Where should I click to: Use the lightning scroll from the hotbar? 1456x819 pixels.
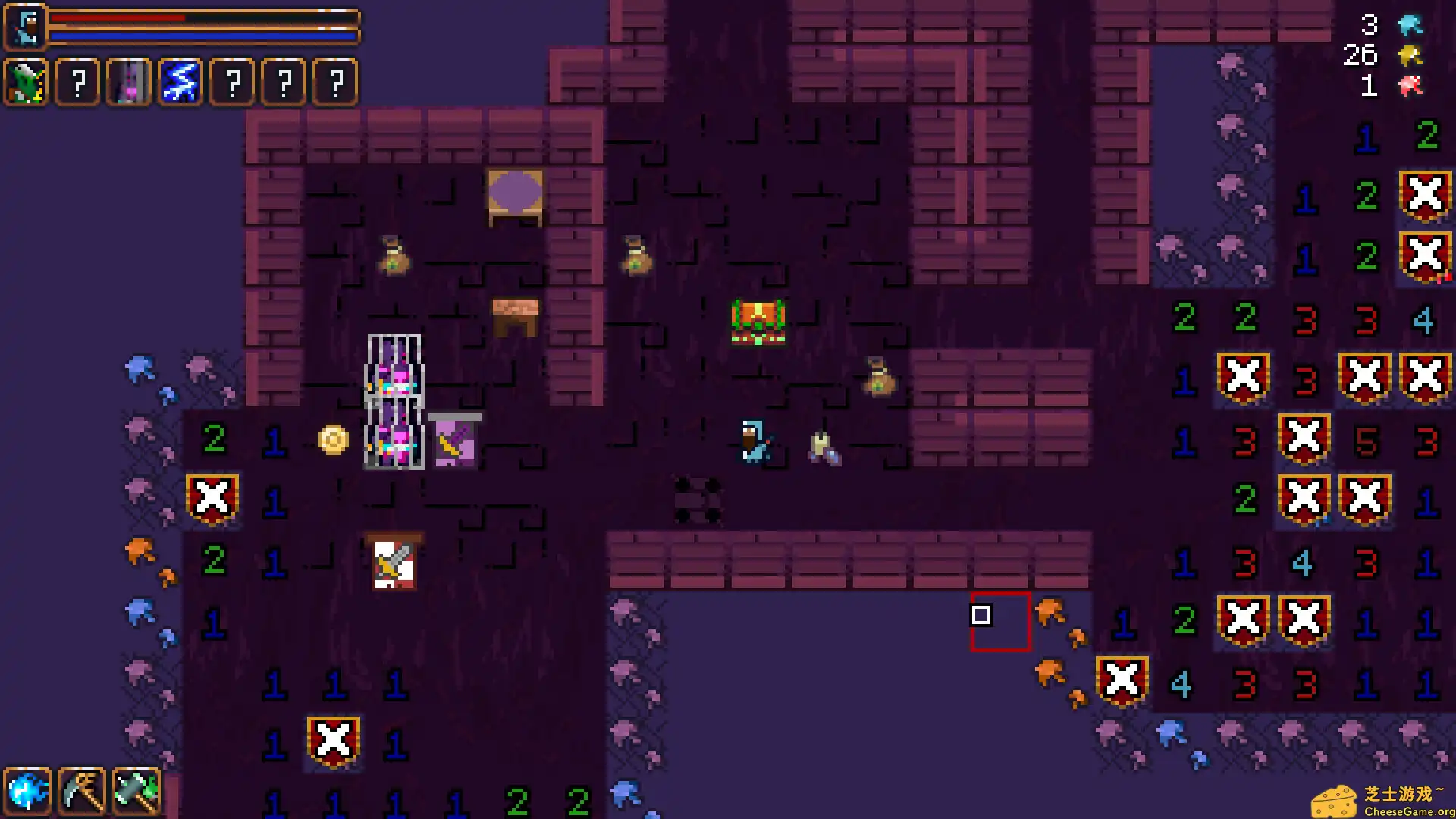180,82
